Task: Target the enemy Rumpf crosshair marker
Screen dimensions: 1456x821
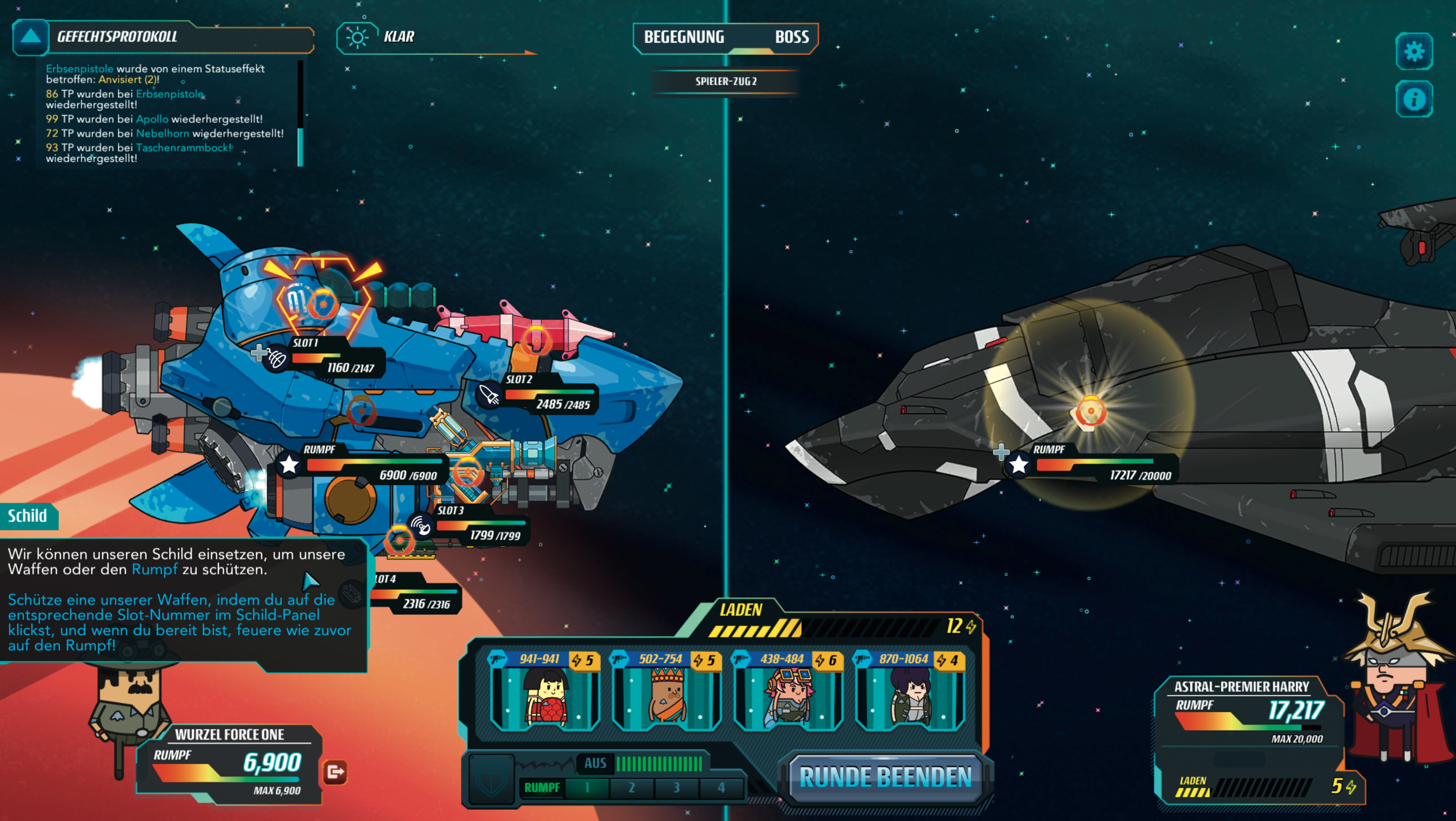Action: pyautogui.click(x=1090, y=411)
